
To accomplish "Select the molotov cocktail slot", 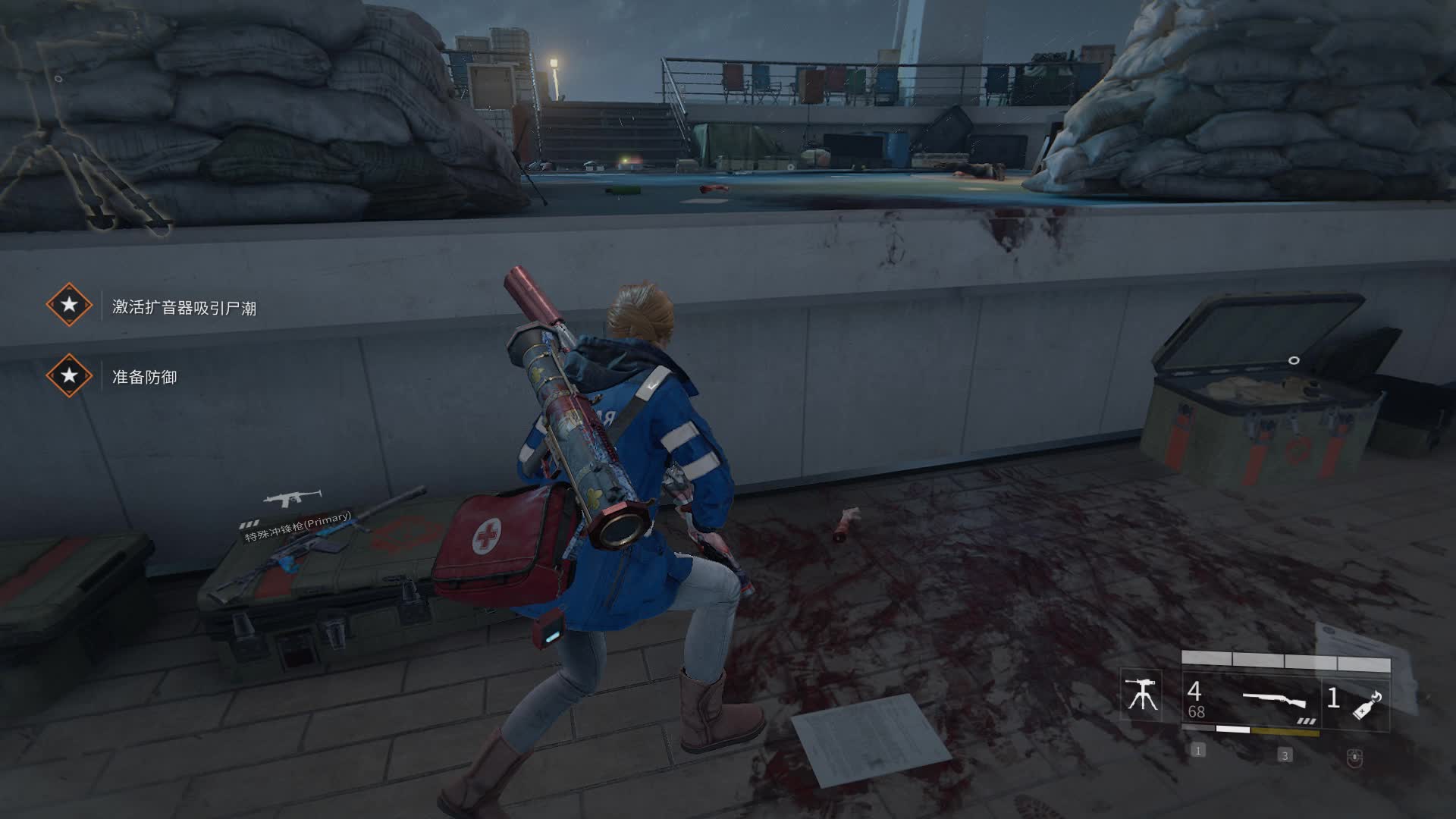I will tap(1367, 702).
